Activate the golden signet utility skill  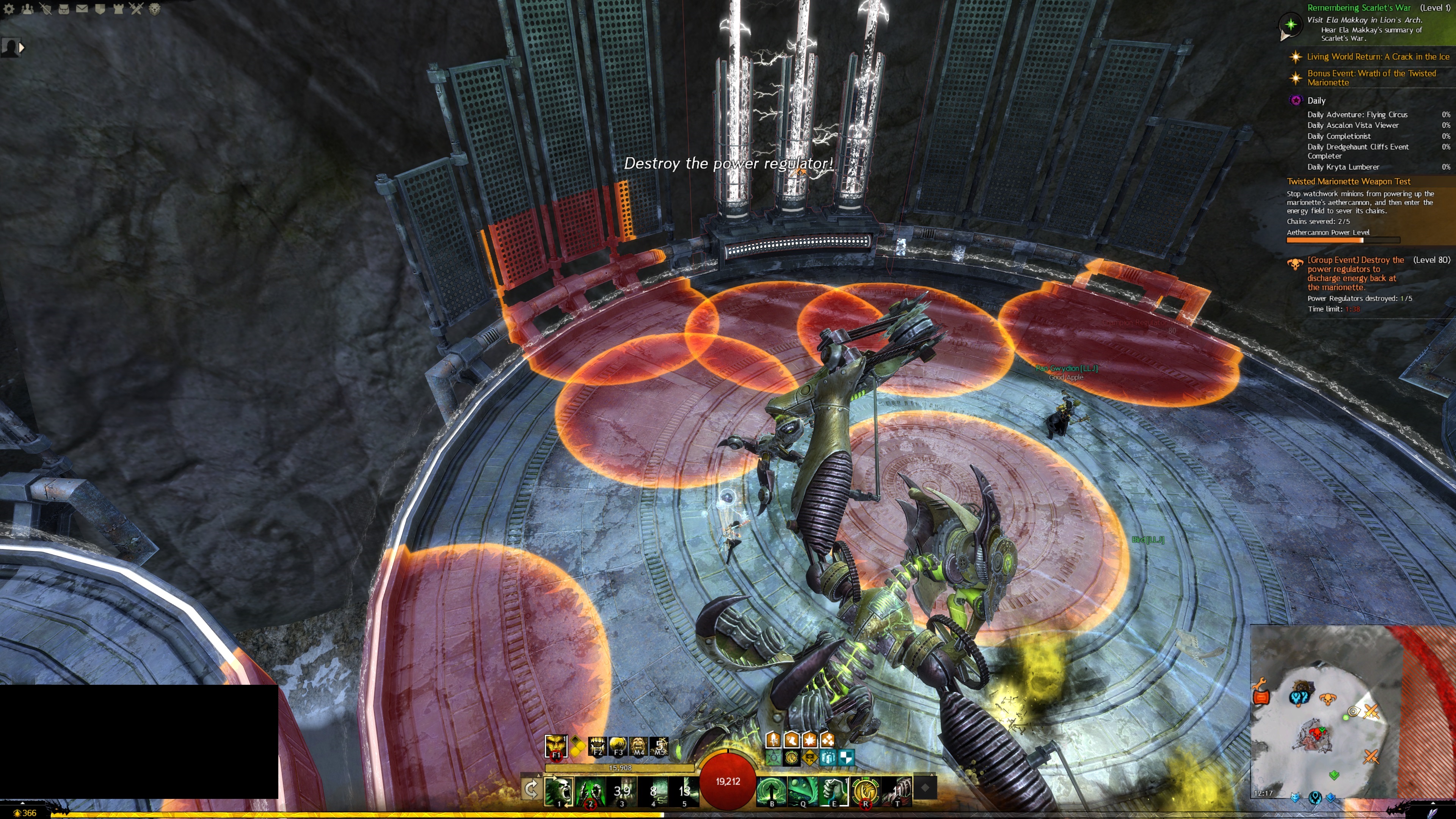[865, 790]
